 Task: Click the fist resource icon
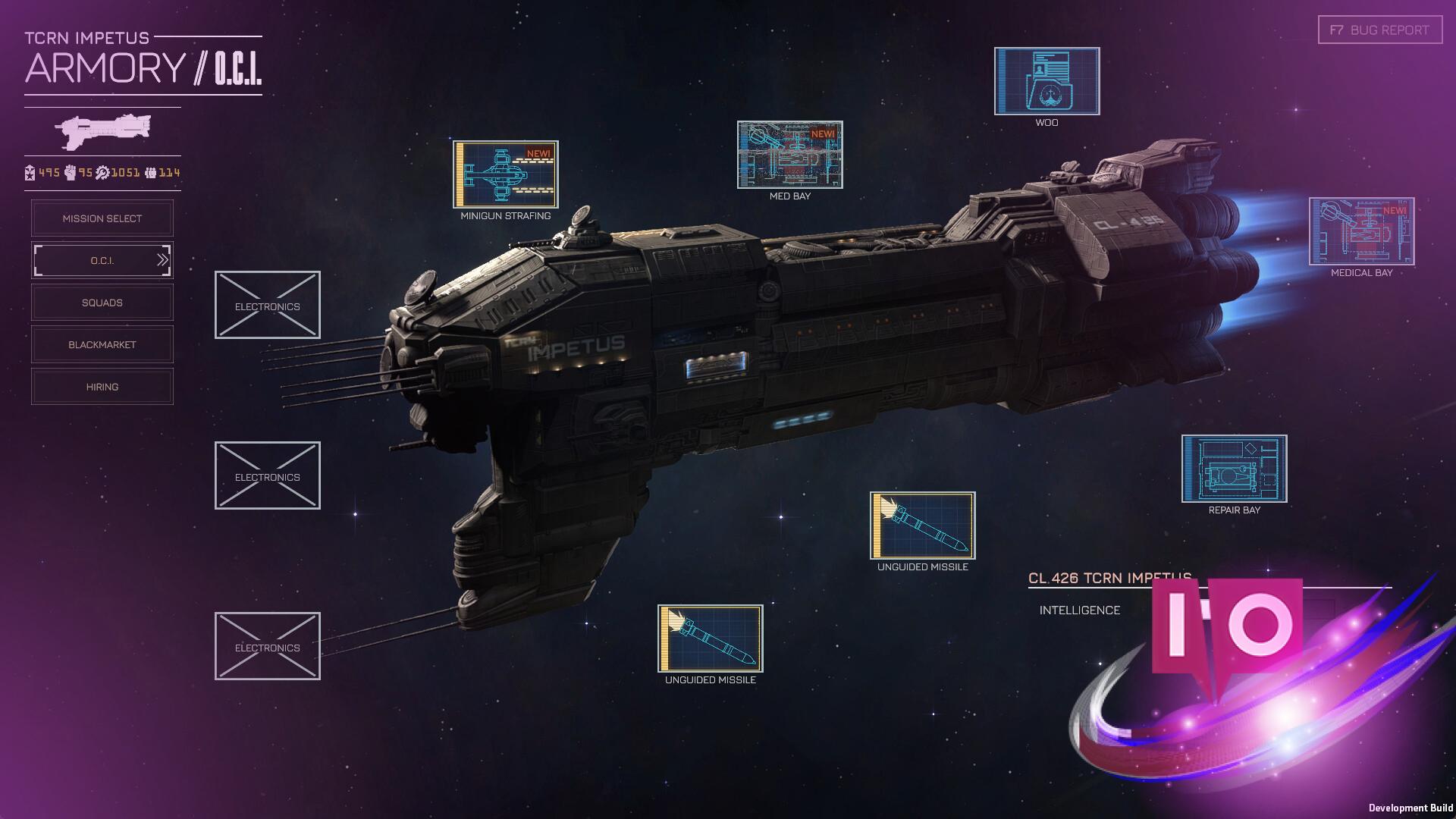pyautogui.click(x=71, y=172)
